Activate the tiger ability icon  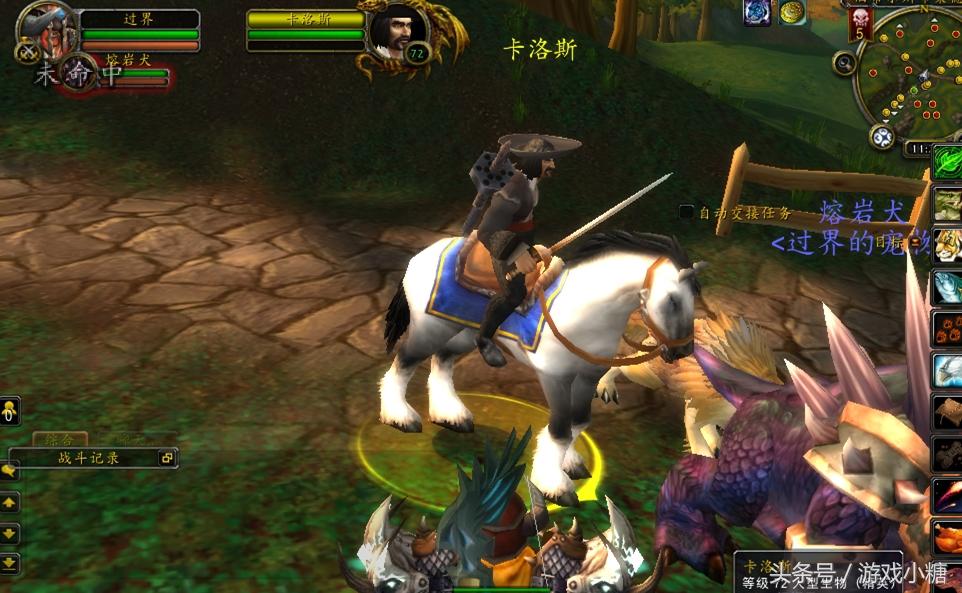pyautogui.click(x=948, y=245)
